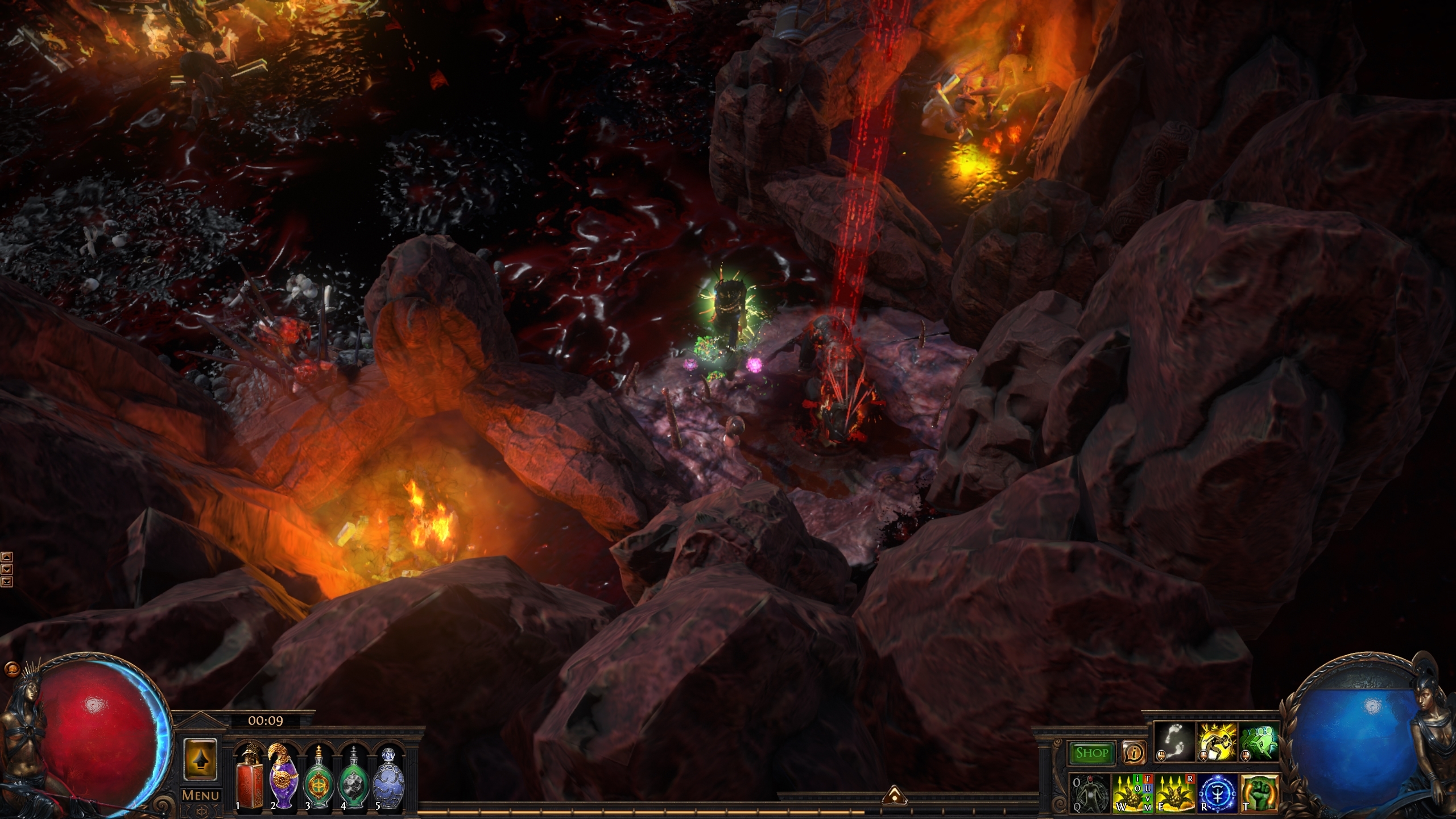Open the Menu button

[x=200, y=795]
